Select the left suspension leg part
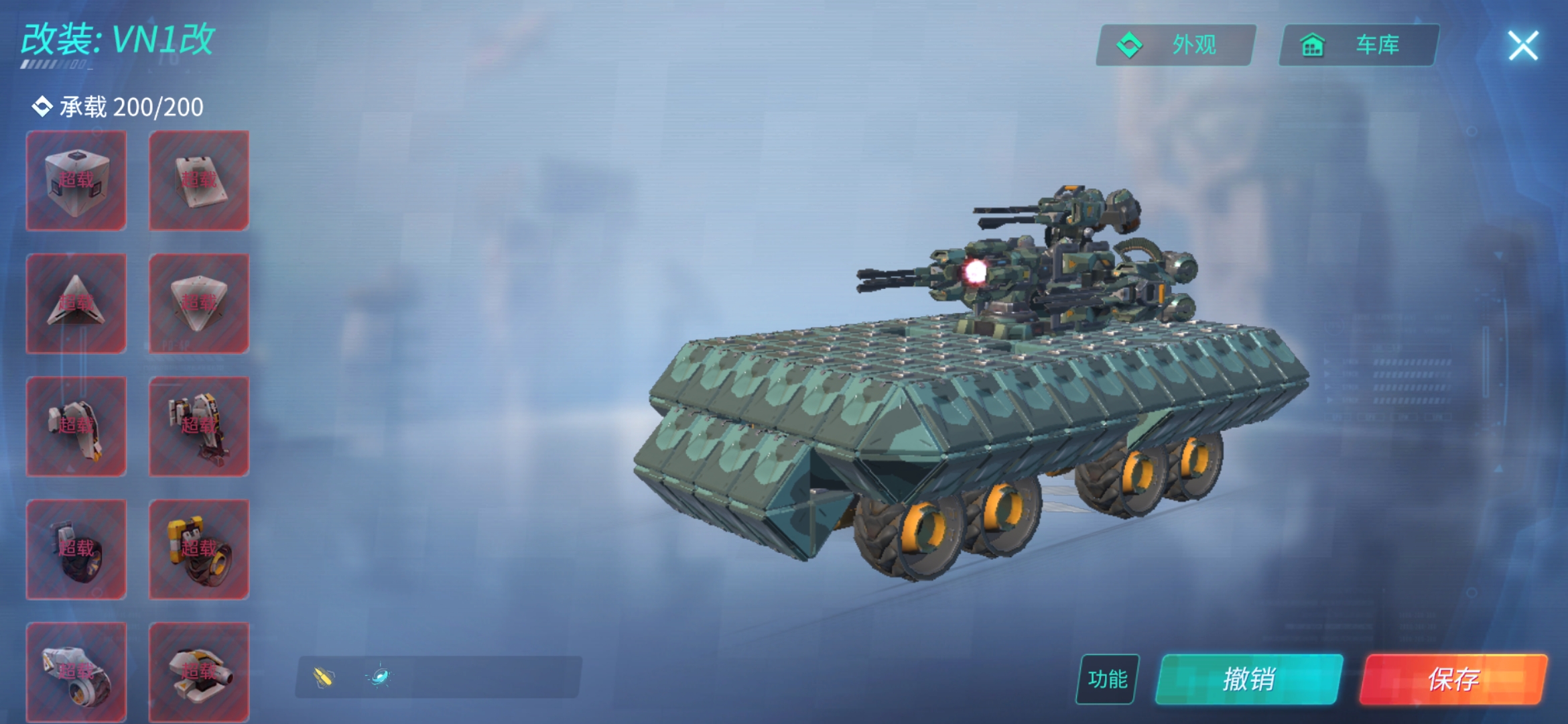Screen dimensions: 1568x724 pyautogui.click(x=76, y=426)
